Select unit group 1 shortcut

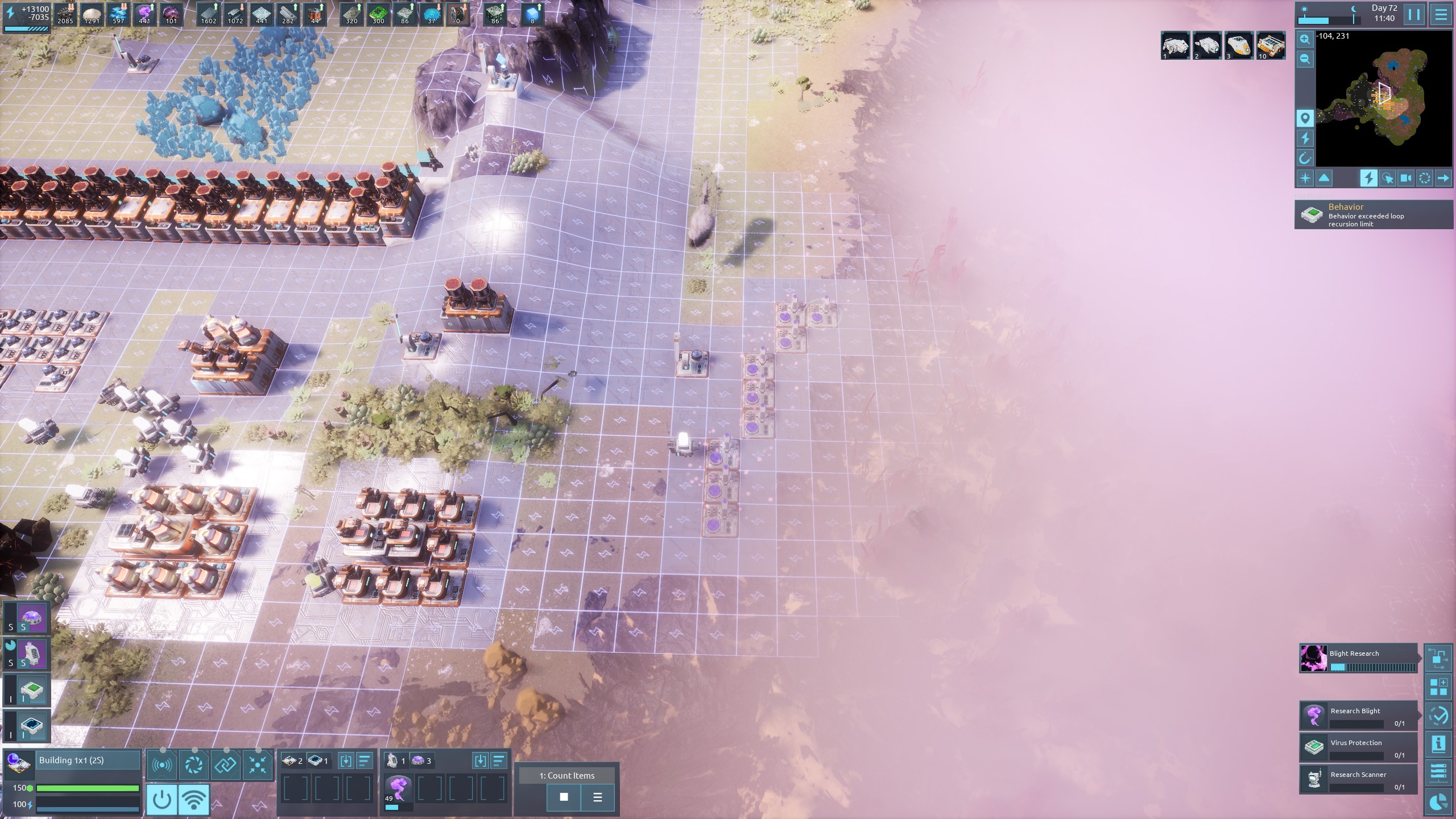[1175, 45]
